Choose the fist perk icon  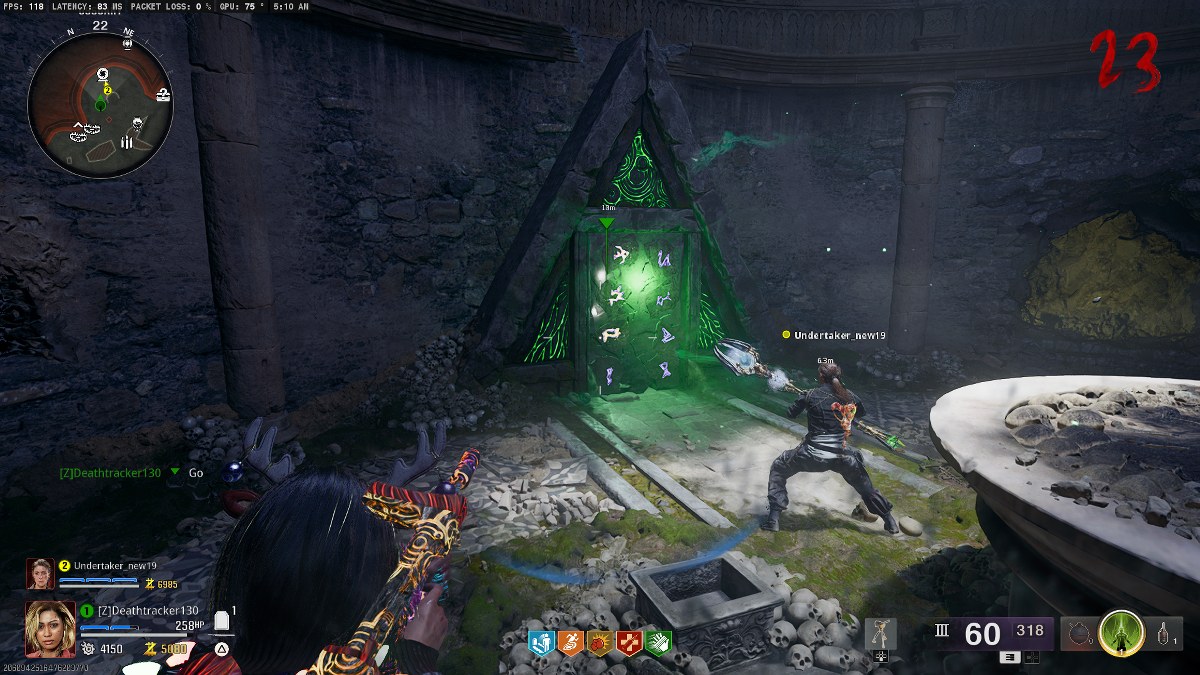click(x=600, y=642)
